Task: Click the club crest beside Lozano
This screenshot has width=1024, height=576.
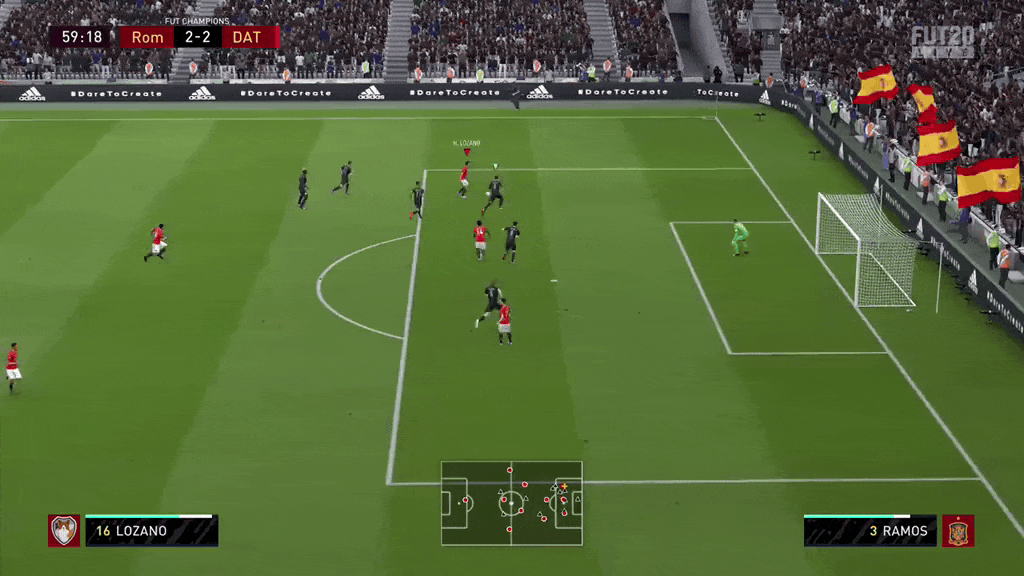Action: coord(64,531)
